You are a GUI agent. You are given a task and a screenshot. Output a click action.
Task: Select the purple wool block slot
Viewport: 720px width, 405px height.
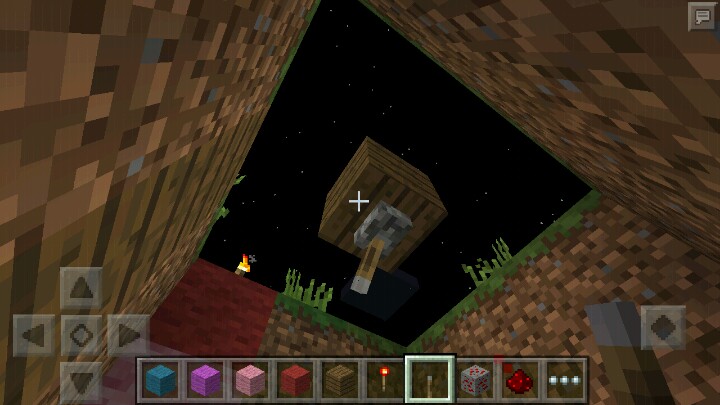click(205, 380)
